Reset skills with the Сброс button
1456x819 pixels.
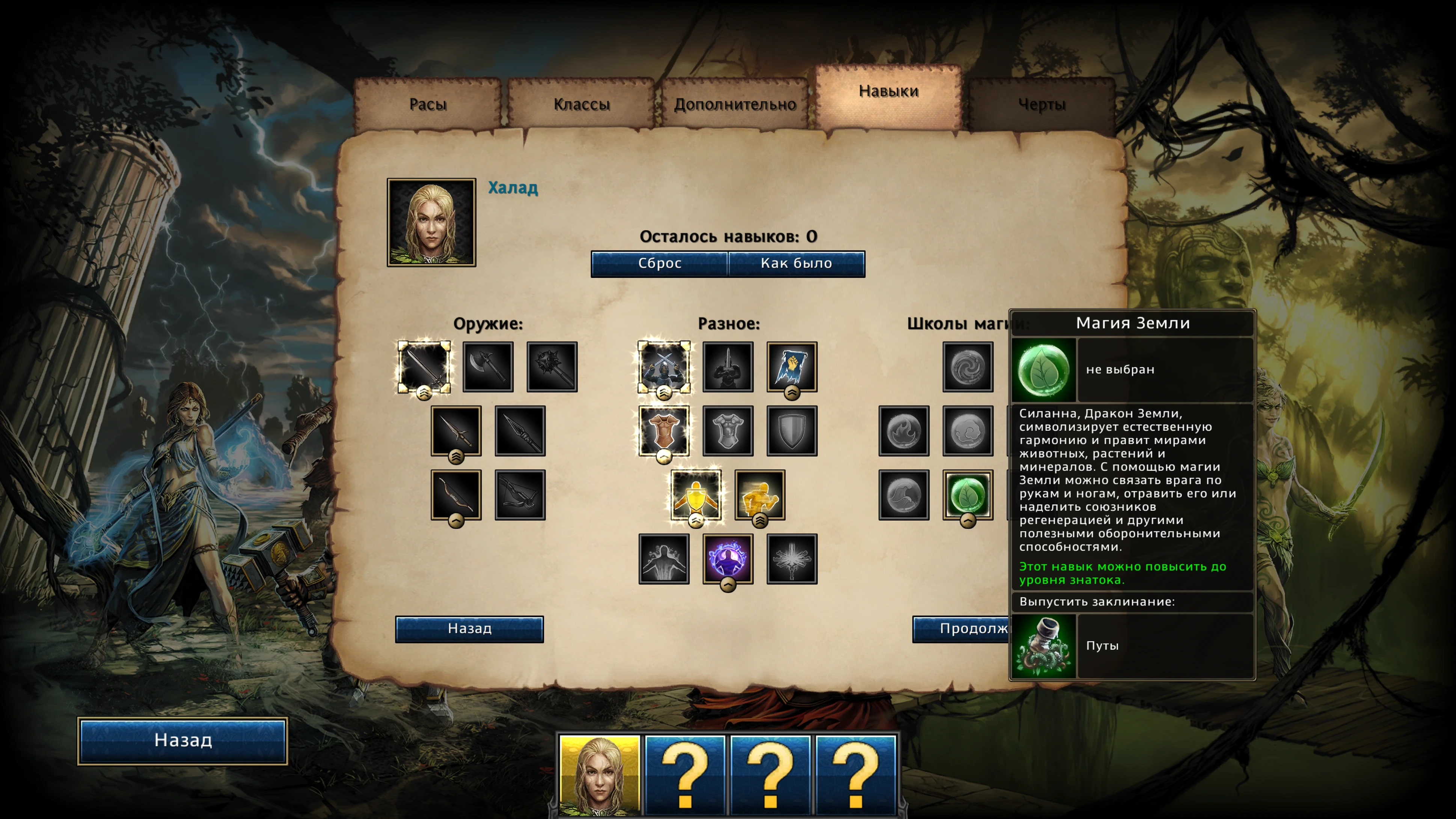pos(659,263)
